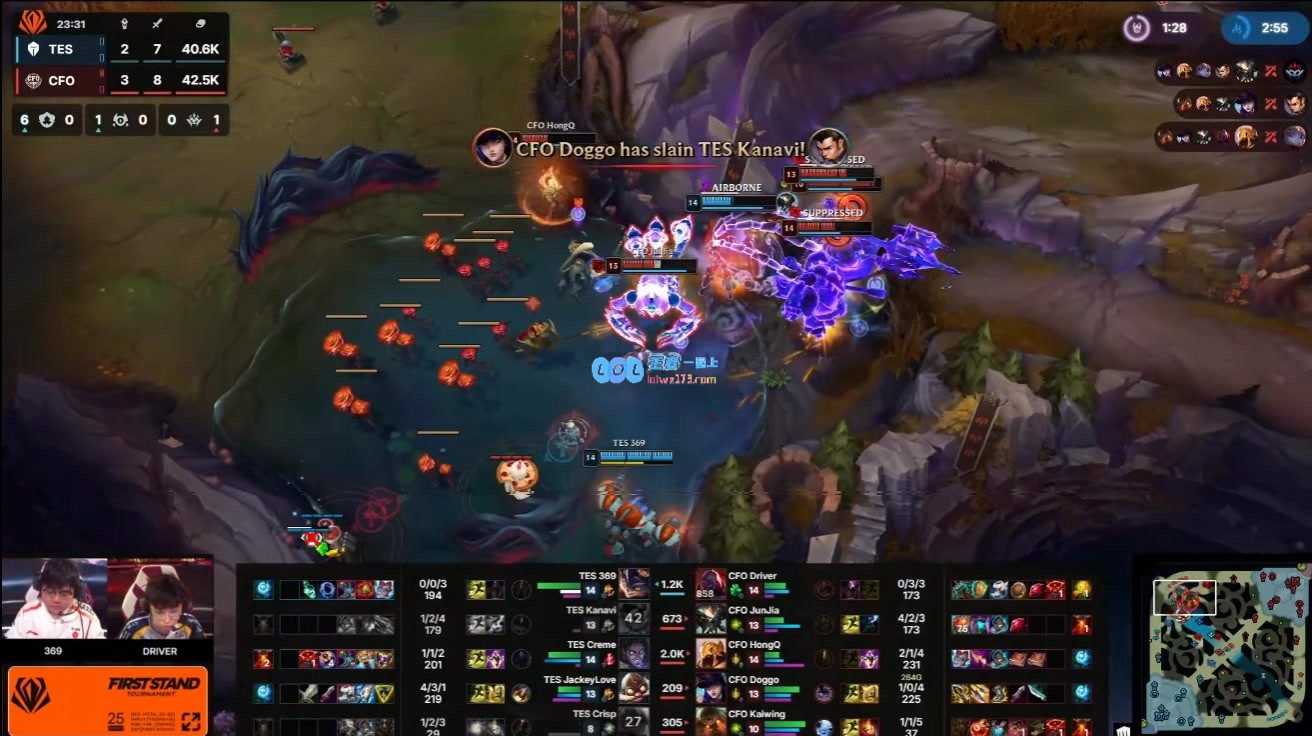Click TES Kanavi's respawn-timer portrait
Viewport: 1312px width, 736px height.
[633, 619]
